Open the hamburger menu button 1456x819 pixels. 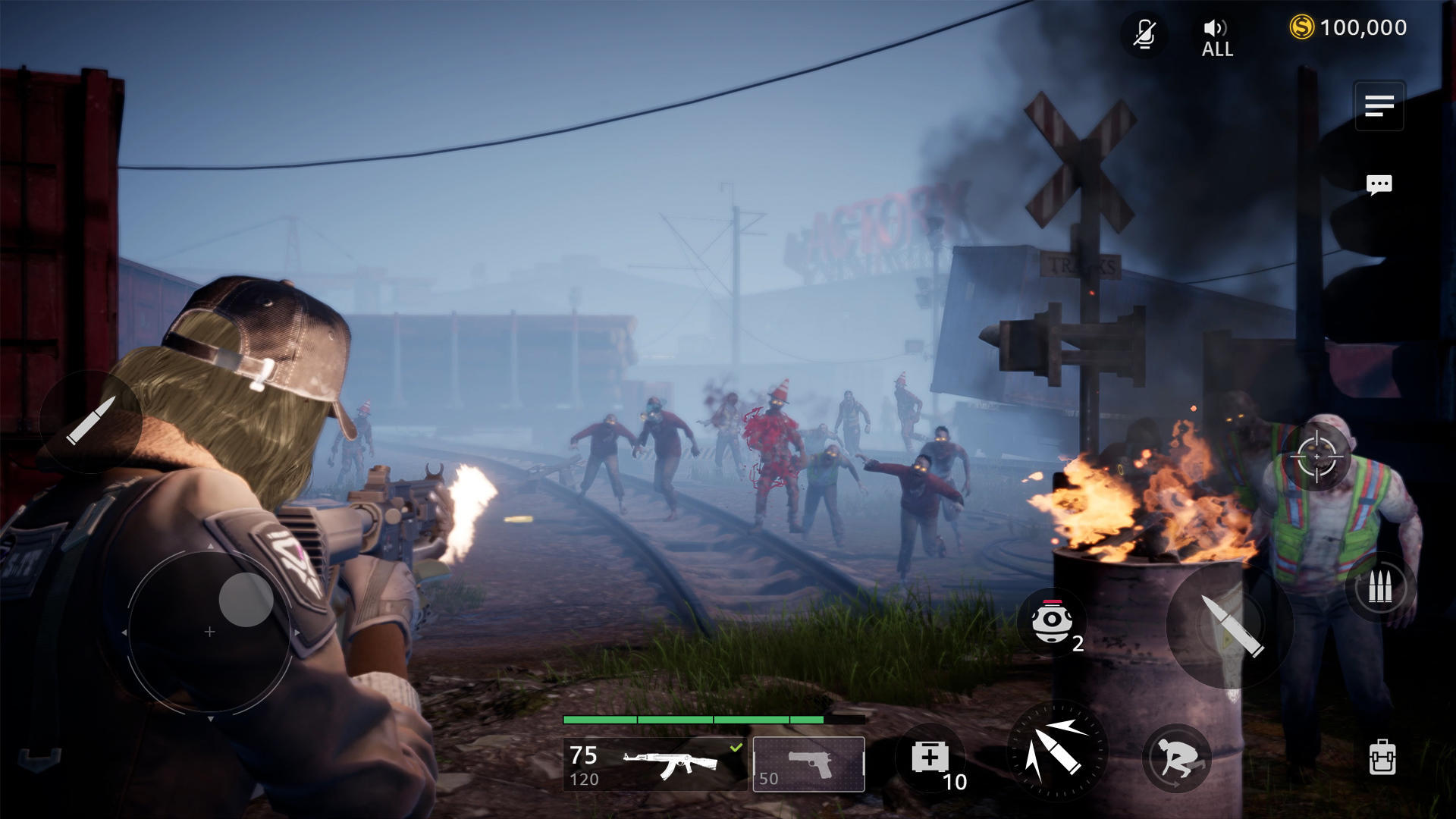point(1379,105)
